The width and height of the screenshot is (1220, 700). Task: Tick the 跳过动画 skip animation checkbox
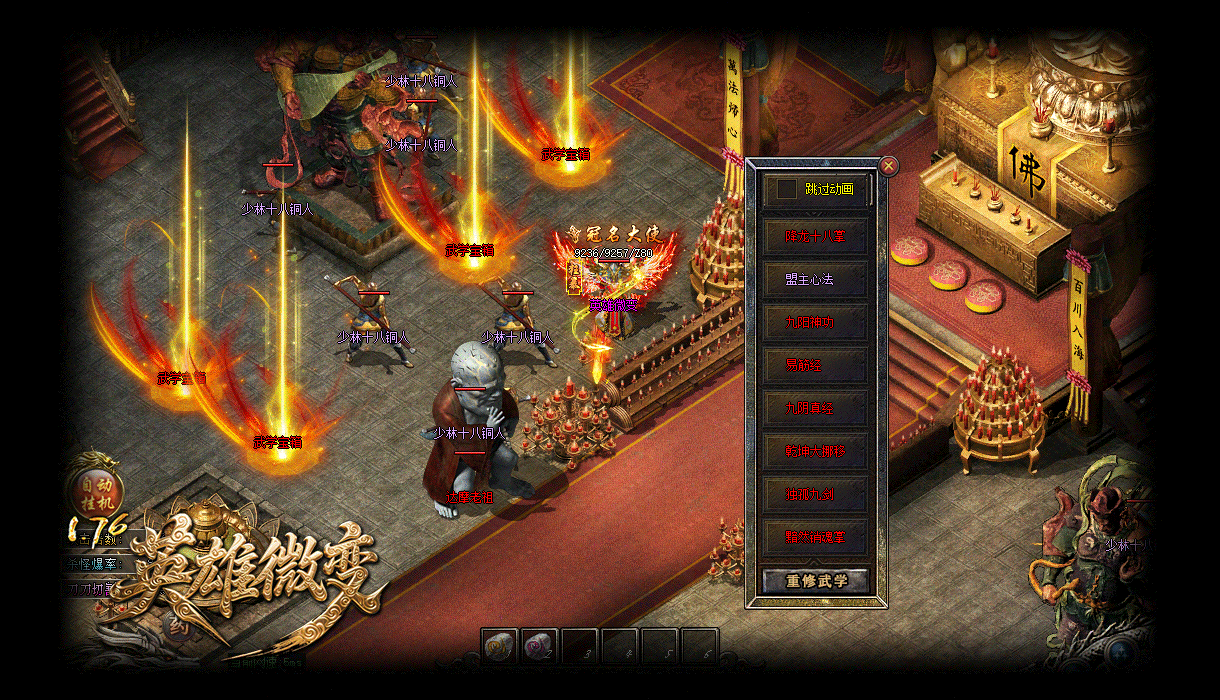[x=788, y=189]
